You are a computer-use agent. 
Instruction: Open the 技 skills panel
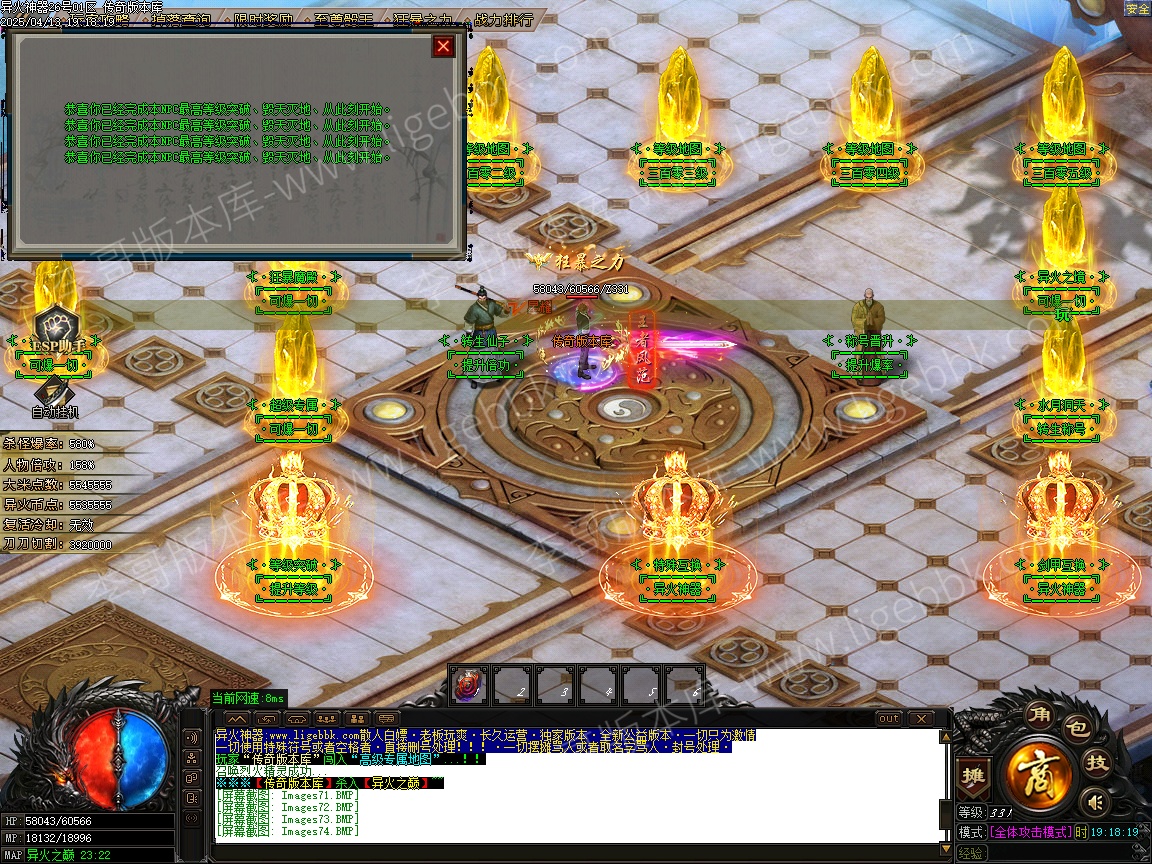[1097, 762]
